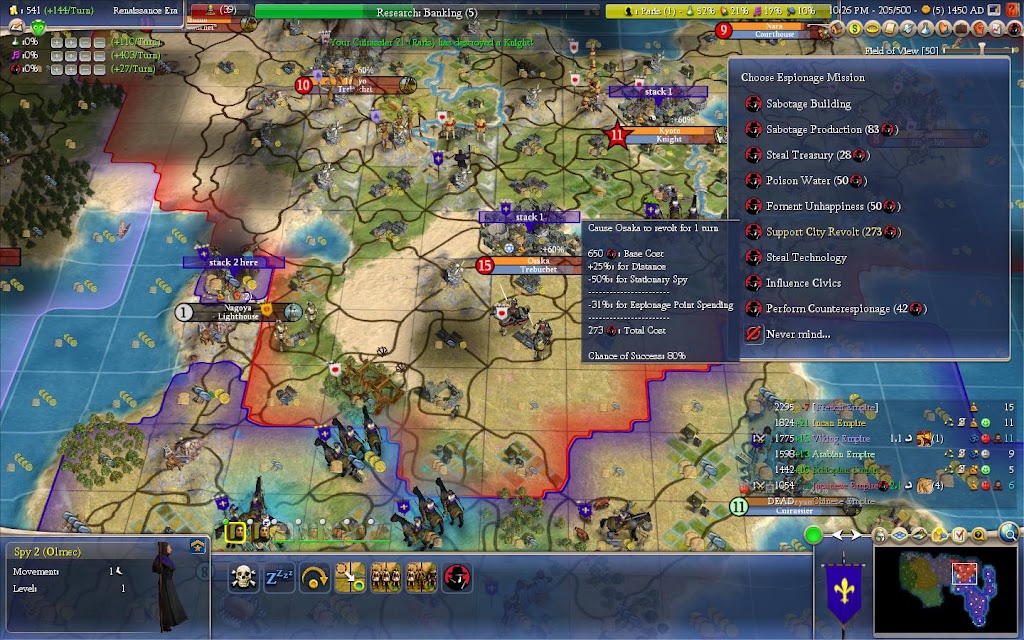
Task: End turn with the green circle button
Action: click(x=813, y=534)
